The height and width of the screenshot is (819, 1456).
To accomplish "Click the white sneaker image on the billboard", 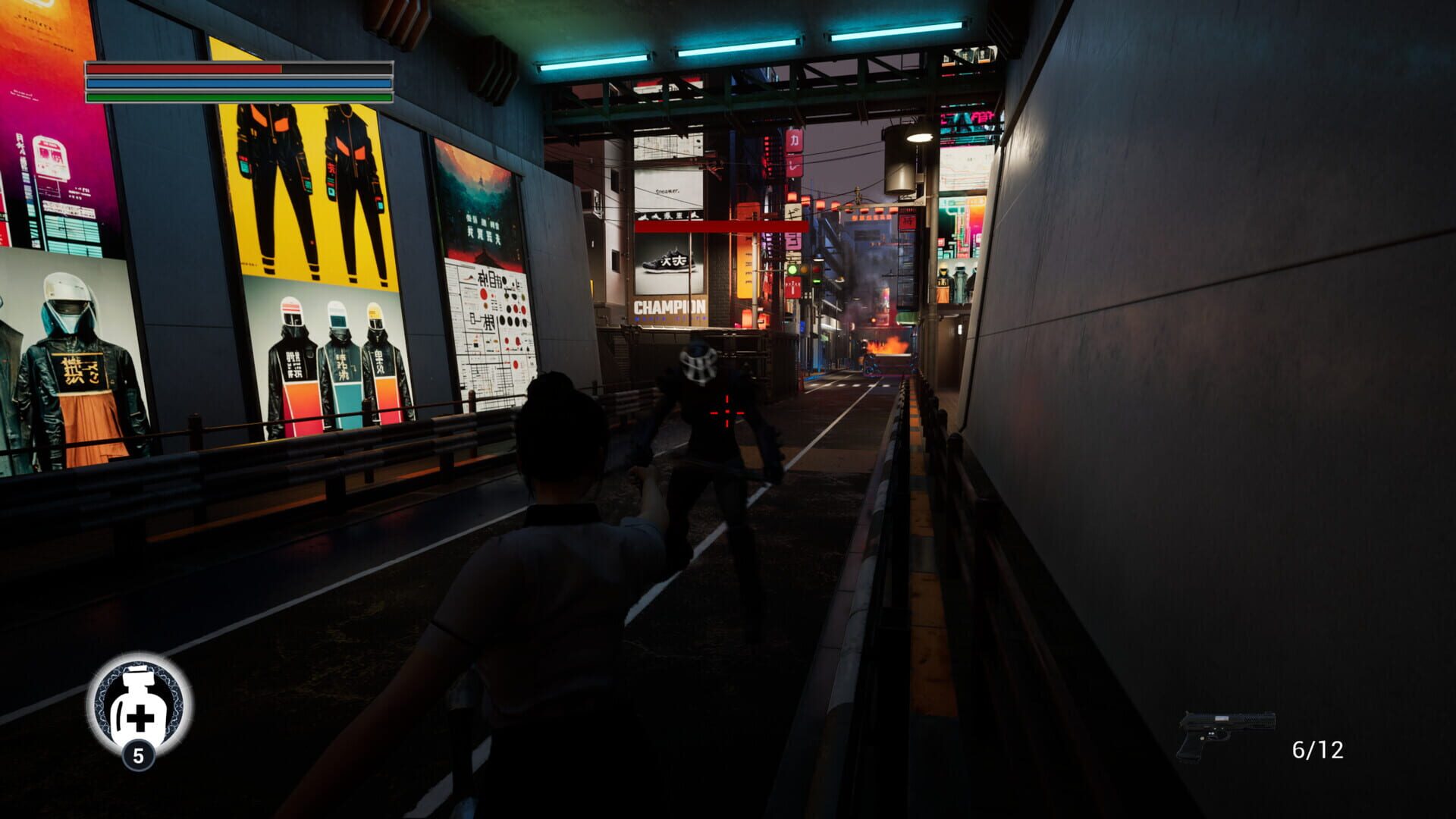I will (x=666, y=262).
